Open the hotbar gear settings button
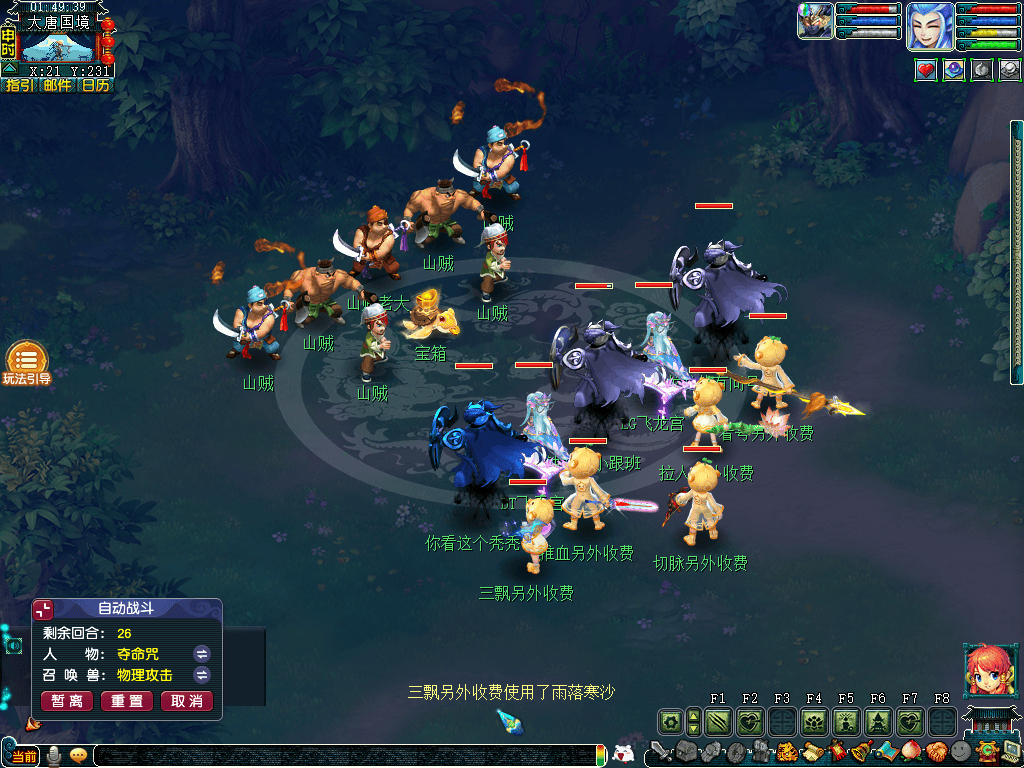This screenshot has width=1024, height=768. click(x=670, y=721)
